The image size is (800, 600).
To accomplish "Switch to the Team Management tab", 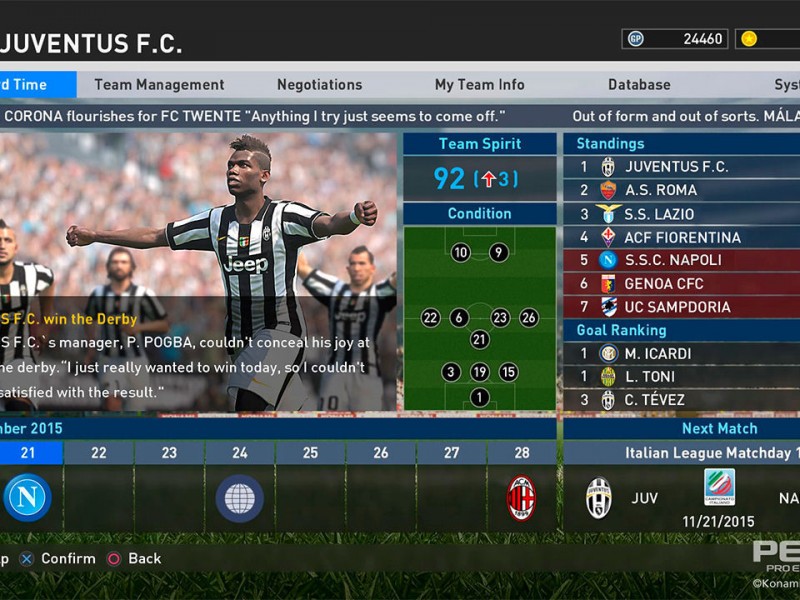I will 159,85.
